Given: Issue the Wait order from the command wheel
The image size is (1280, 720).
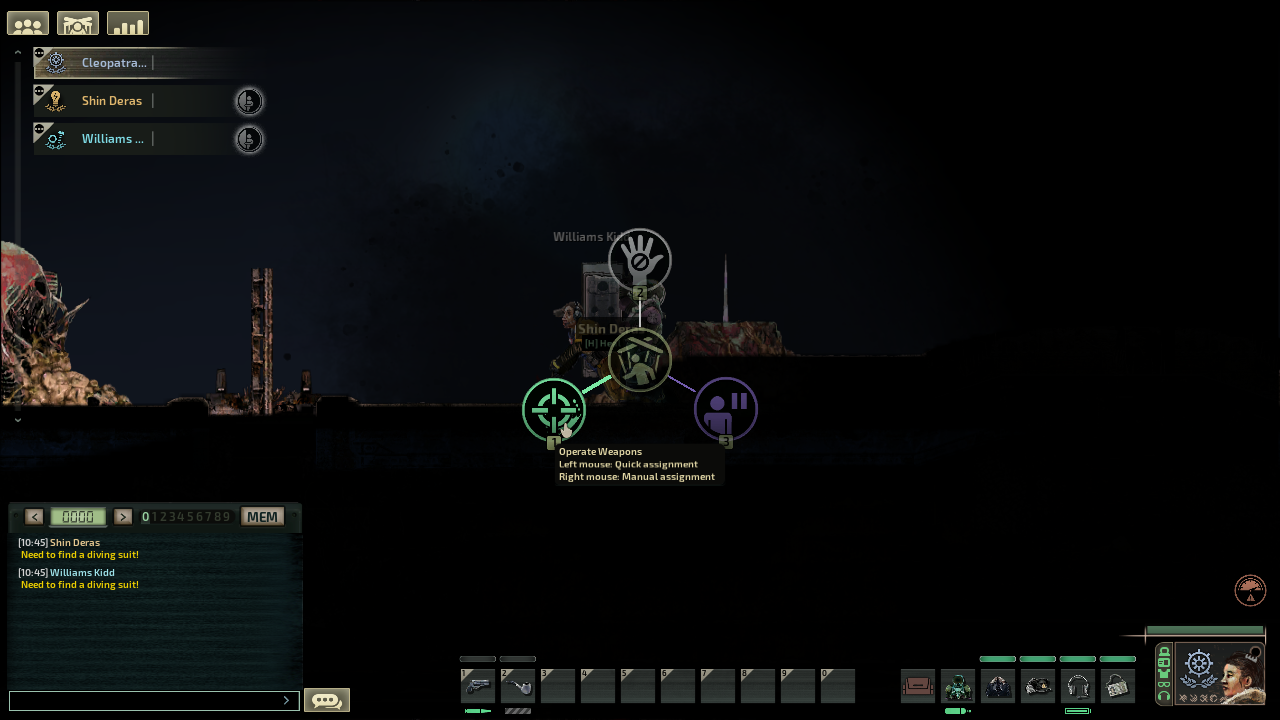Looking at the screenshot, I should [726, 408].
